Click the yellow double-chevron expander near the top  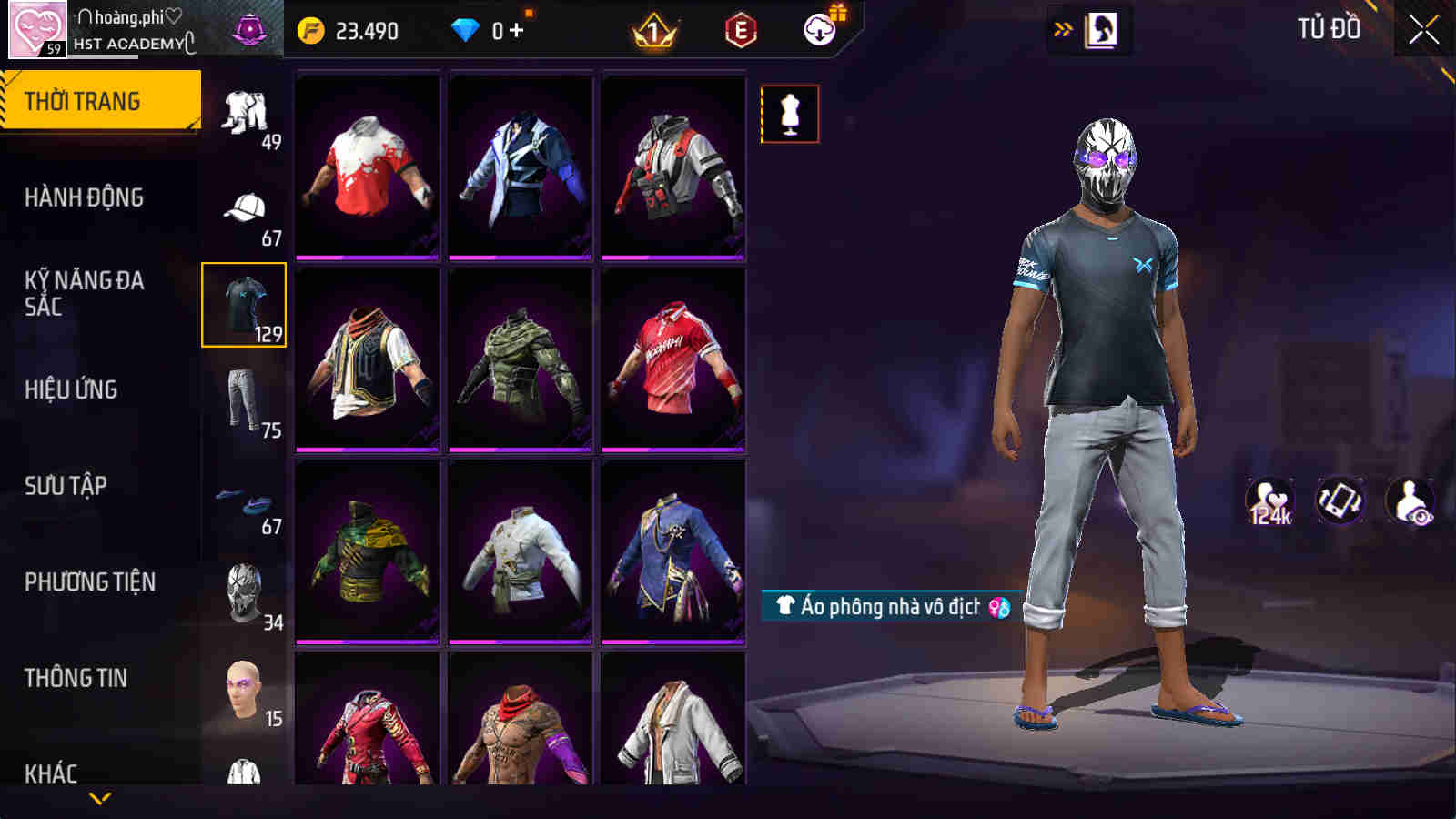point(1060,27)
